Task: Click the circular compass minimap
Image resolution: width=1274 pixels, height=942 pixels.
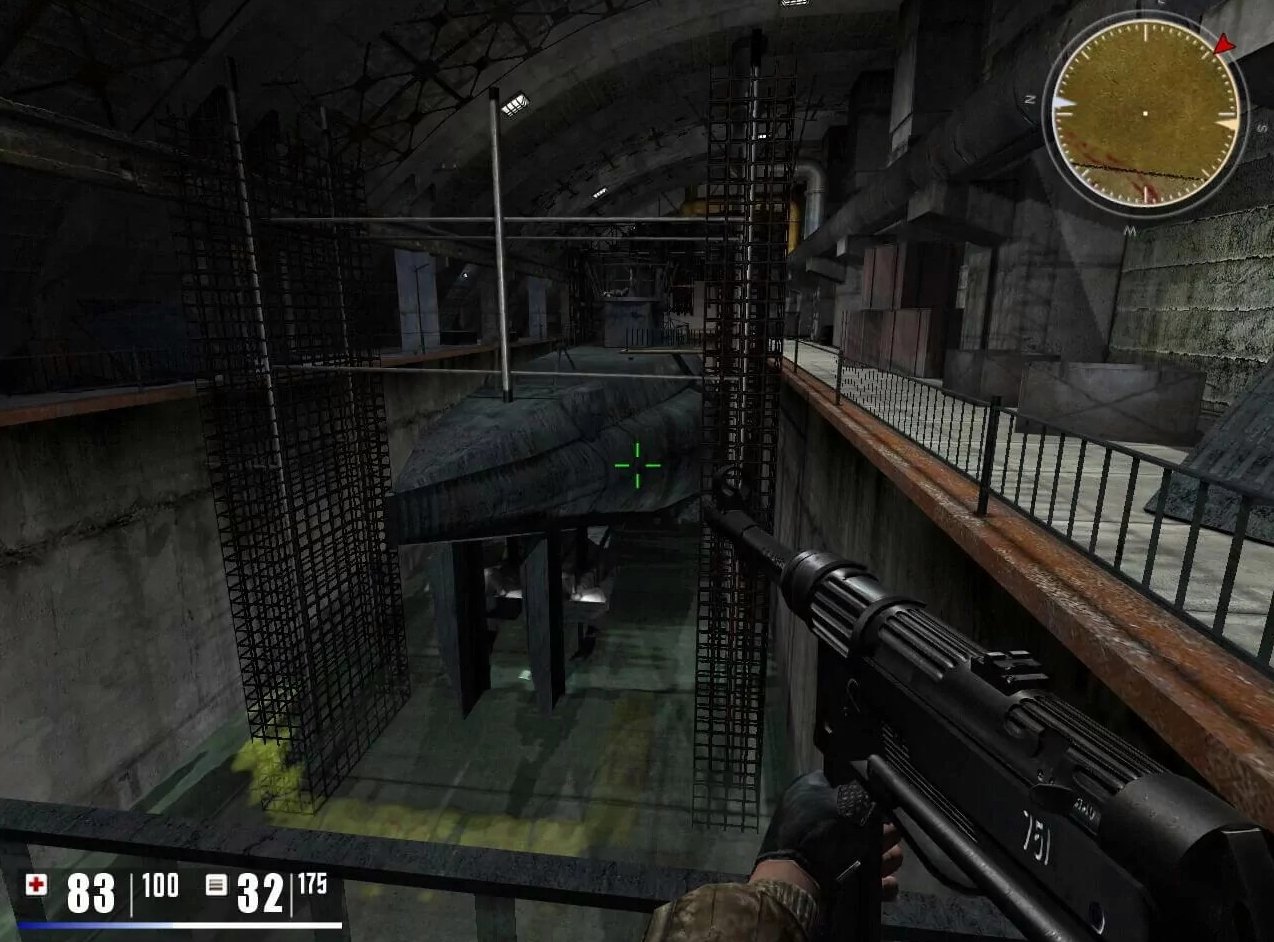Action: [x=1146, y=113]
